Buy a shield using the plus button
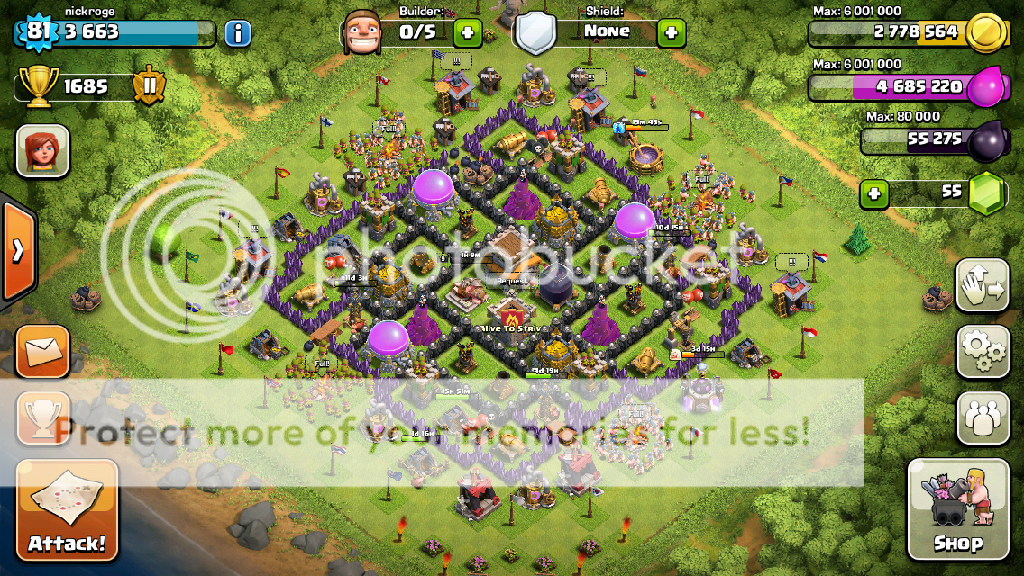The image size is (1024, 576). pyautogui.click(x=671, y=33)
